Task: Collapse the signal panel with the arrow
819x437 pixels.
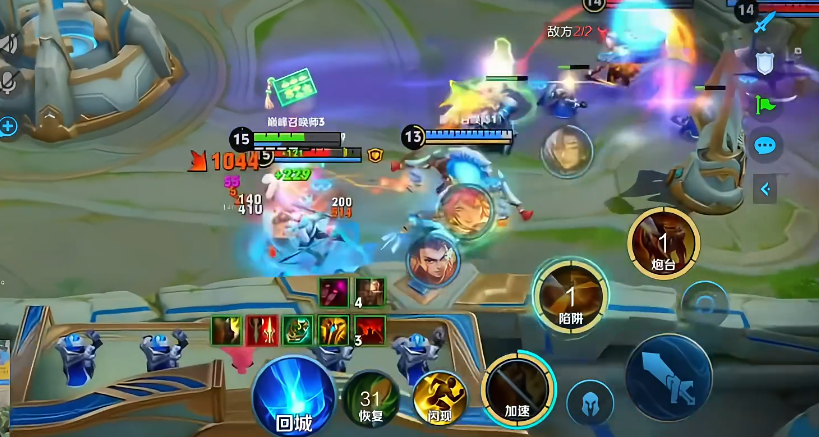Action: tap(766, 188)
